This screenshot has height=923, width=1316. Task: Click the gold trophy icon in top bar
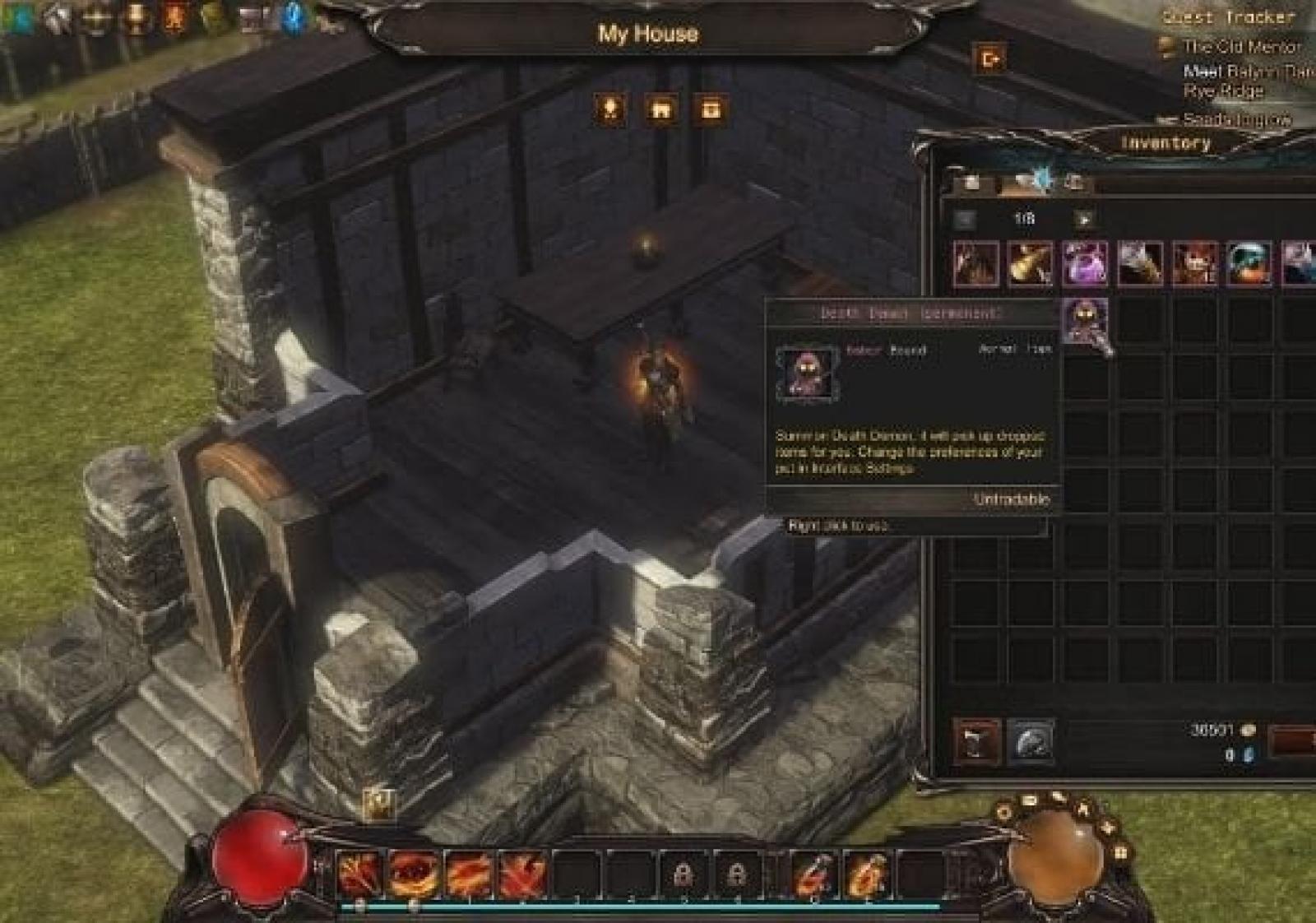point(136,18)
